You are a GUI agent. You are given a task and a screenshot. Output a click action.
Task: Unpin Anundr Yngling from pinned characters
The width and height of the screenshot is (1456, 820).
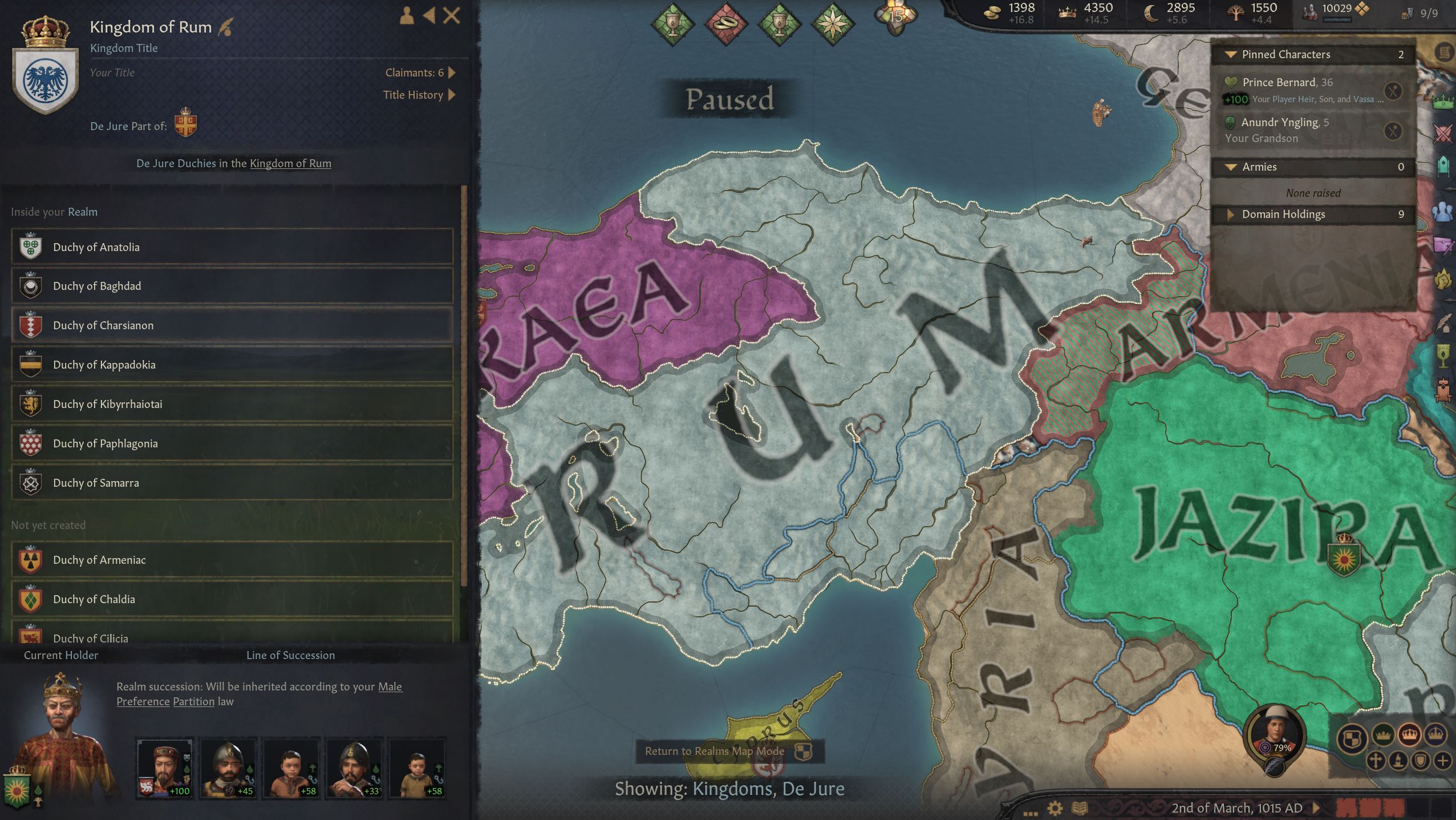1393,131
